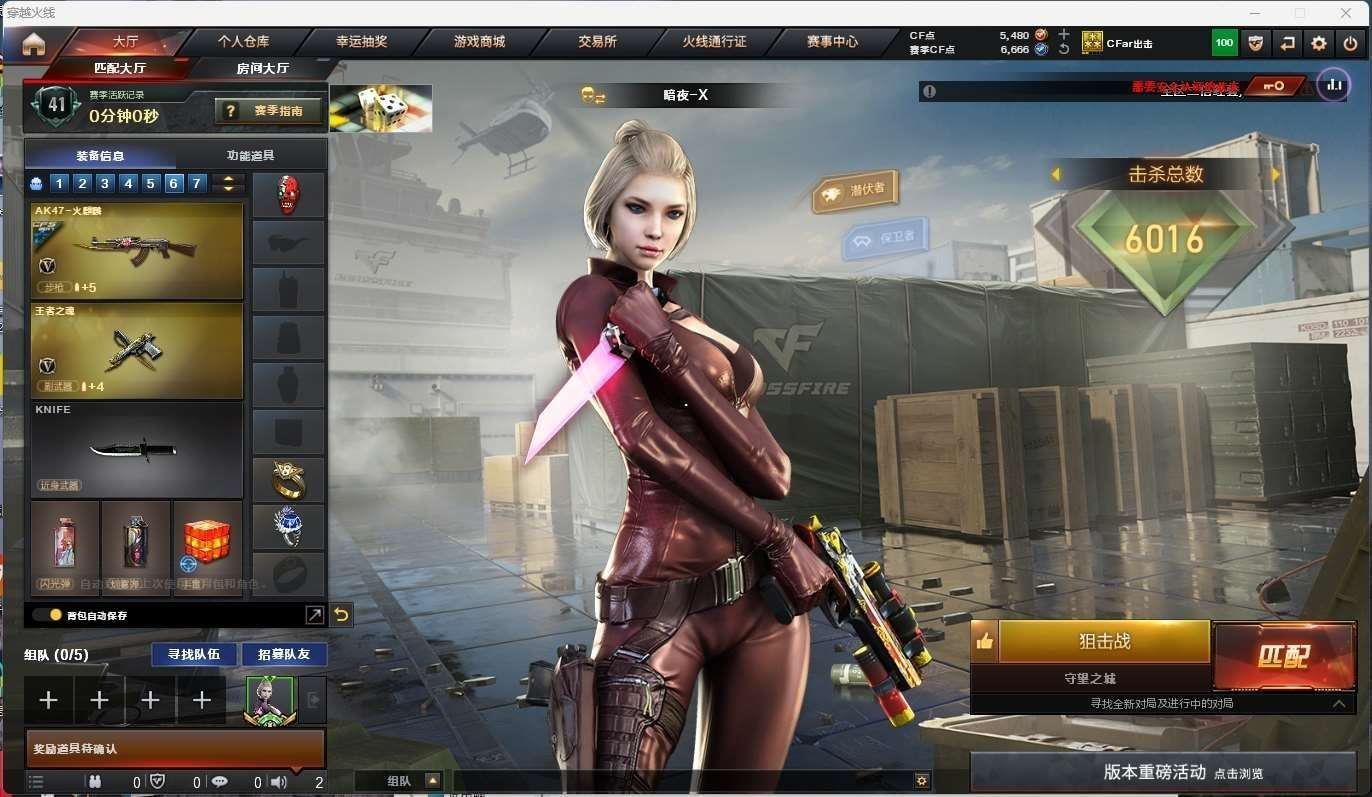Open the gear settings icon
Viewport: 1372px width, 797px height.
1319,43
